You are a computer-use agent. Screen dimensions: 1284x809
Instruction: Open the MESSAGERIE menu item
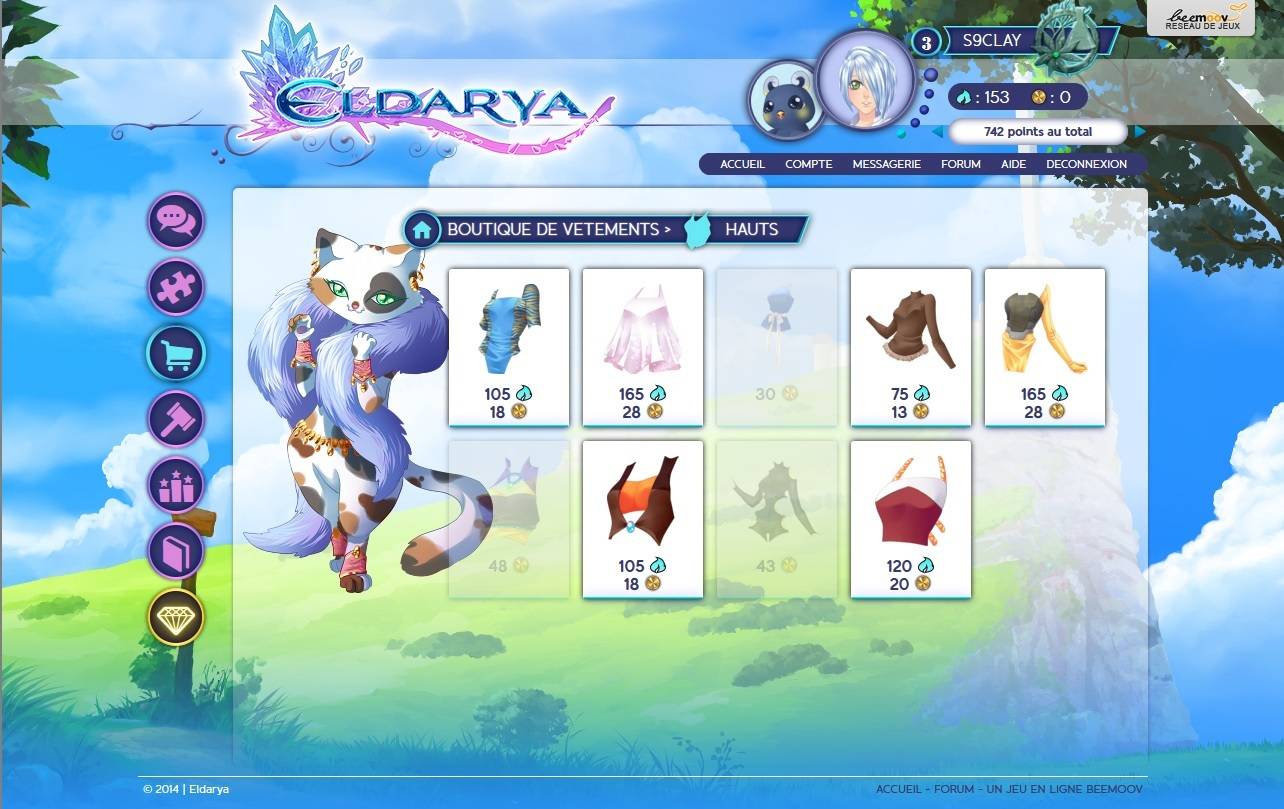(887, 163)
